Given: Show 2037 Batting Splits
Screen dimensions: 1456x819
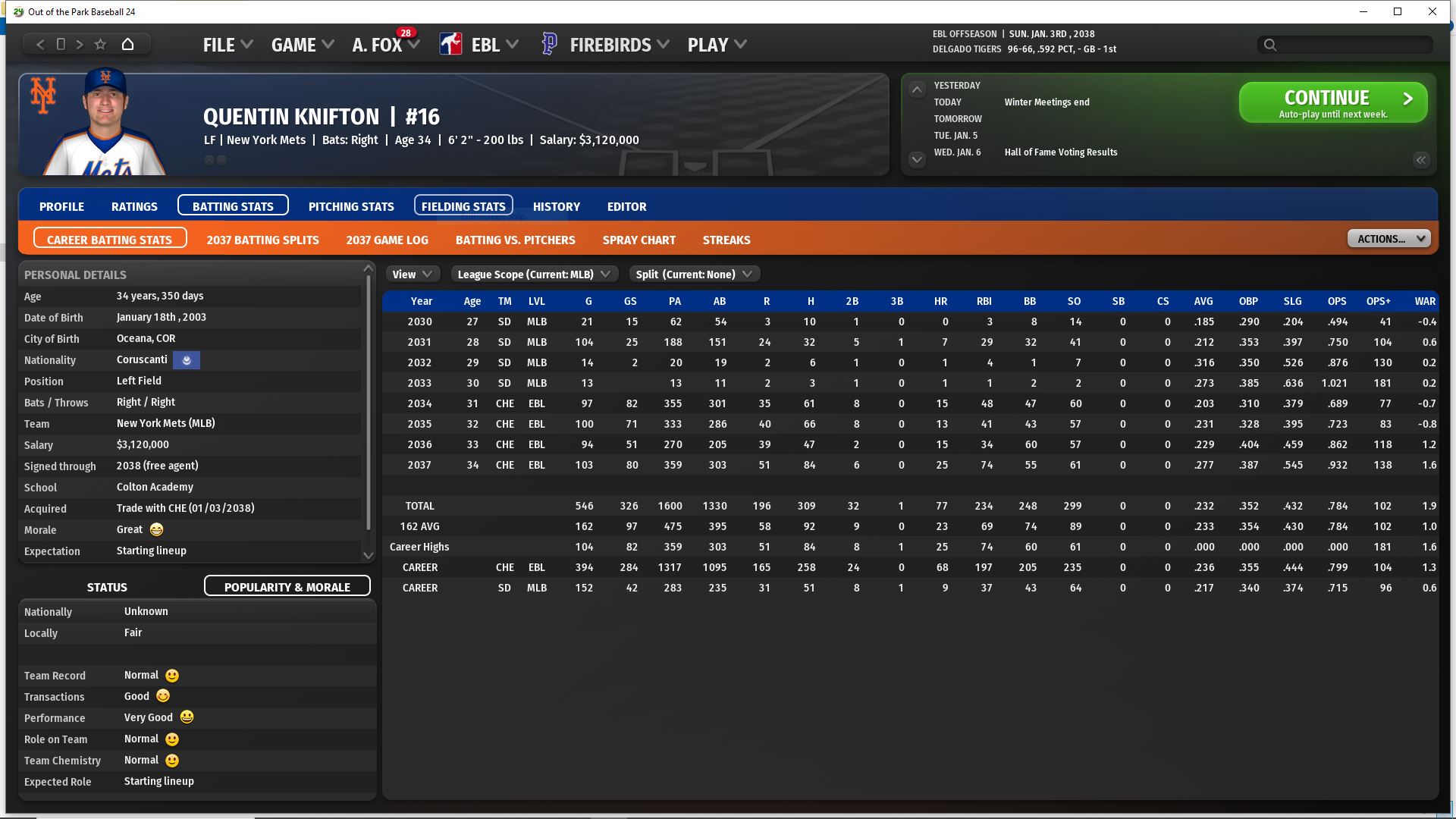Looking at the screenshot, I should (x=262, y=240).
